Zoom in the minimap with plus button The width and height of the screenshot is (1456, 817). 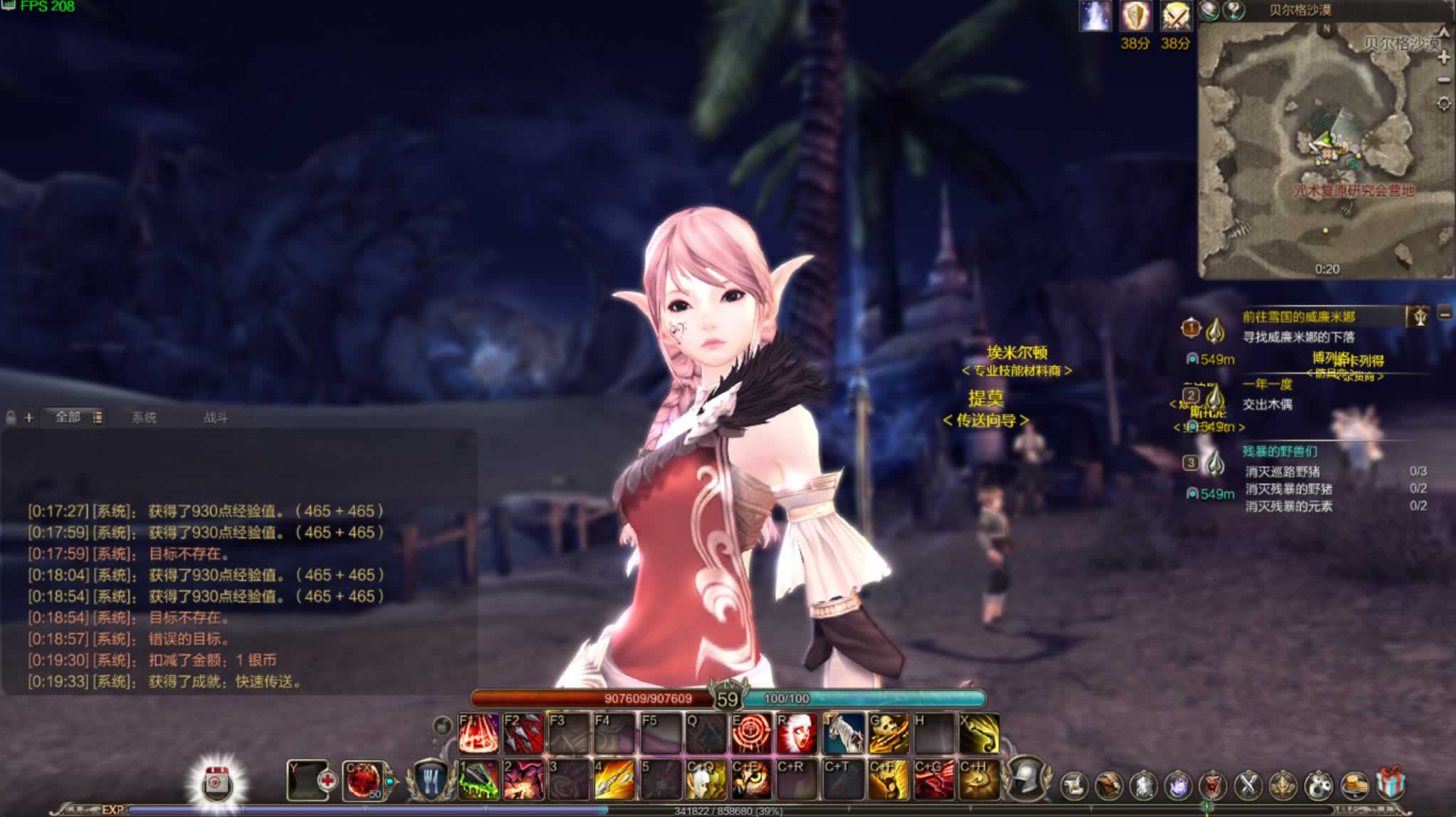[1444, 57]
